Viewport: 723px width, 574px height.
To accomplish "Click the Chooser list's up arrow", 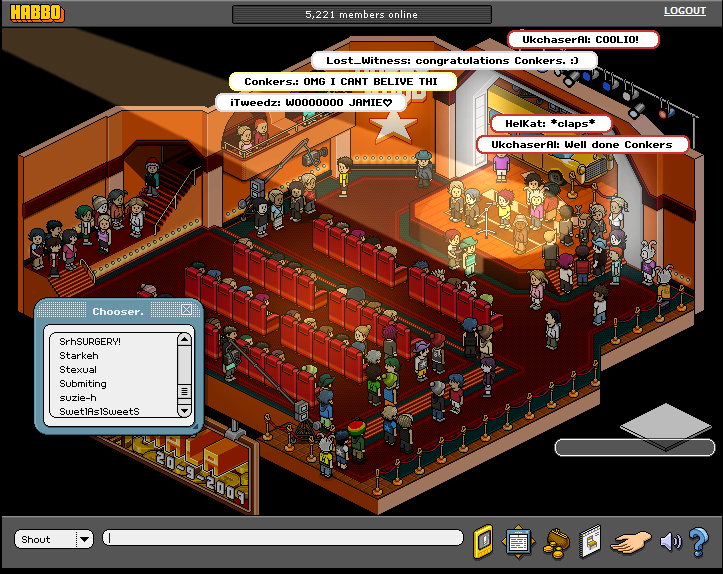I will [x=184, y=340].
